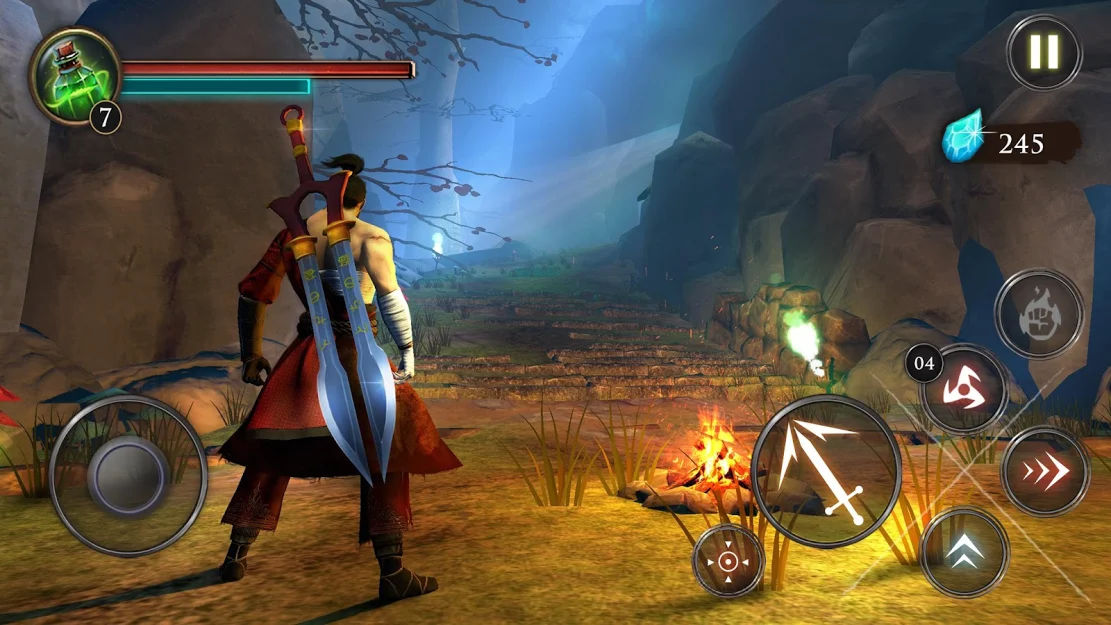
Task: Throw a shuriken
Action: click(x=963, y=388)
